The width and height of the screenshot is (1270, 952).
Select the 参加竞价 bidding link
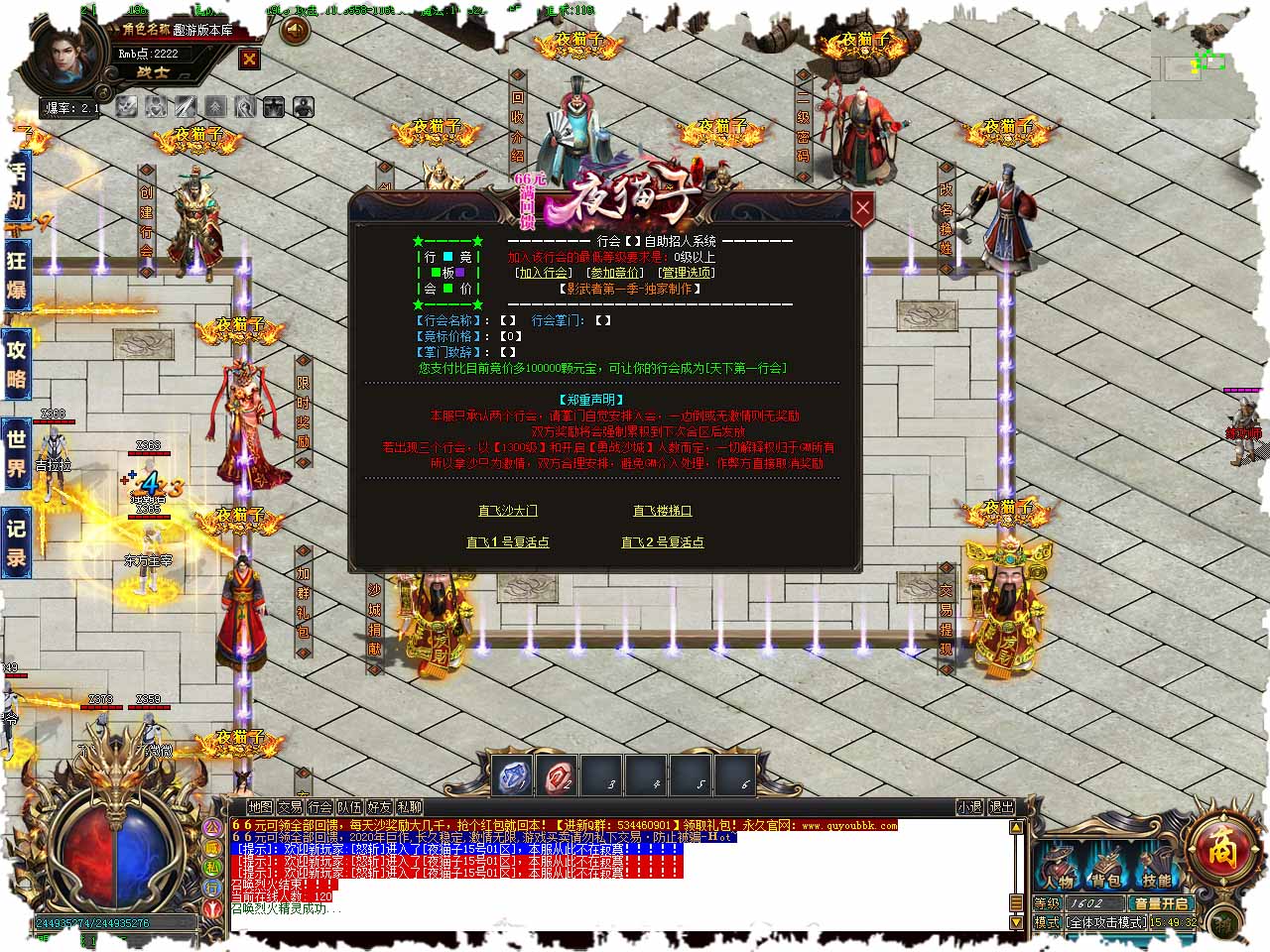(x=615, y=273)
